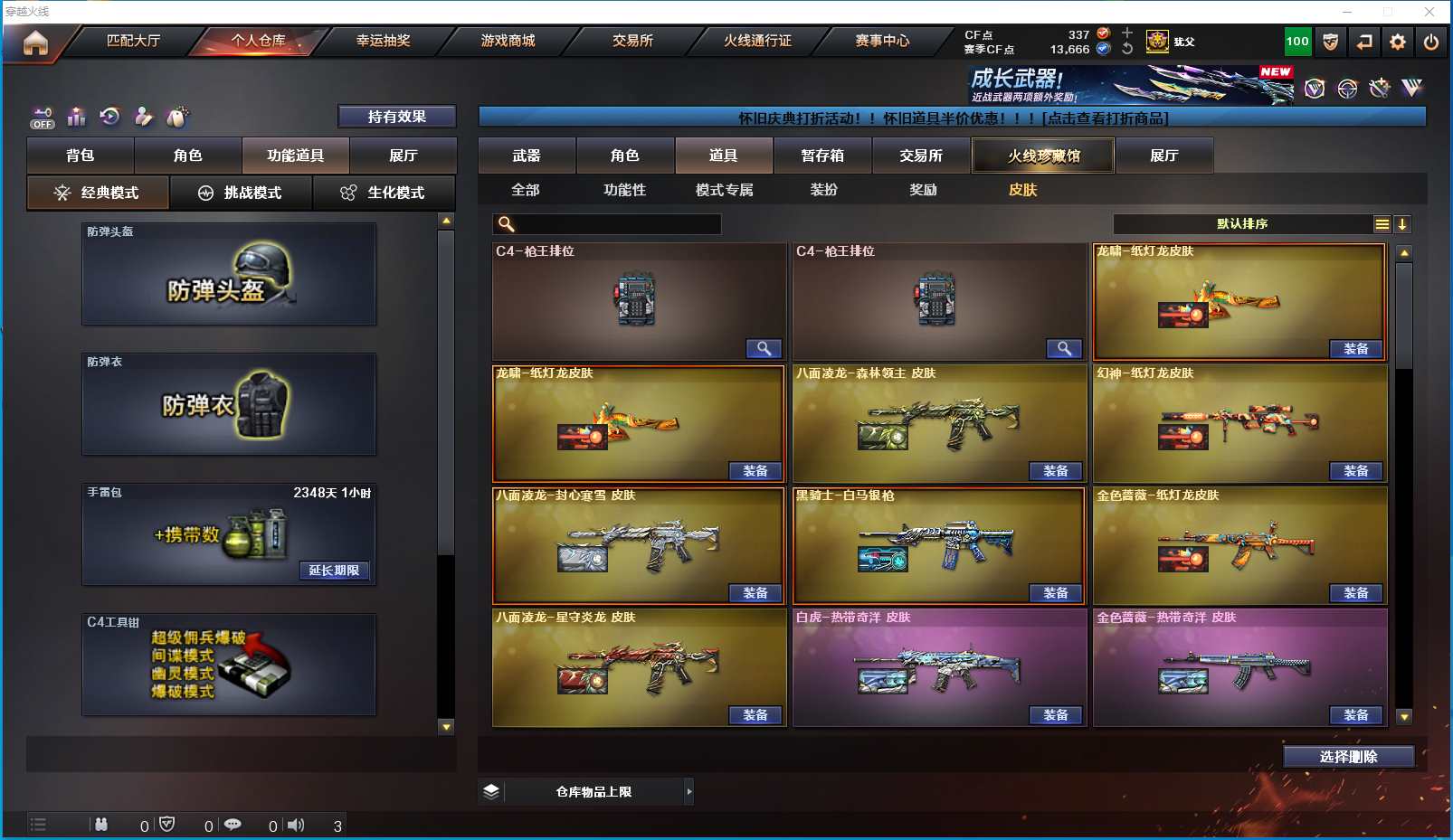The height and width of the screenshot is (840, 1453).
Task: Select the 防弹头盔 item card
Action: click(x=229, y=274)
